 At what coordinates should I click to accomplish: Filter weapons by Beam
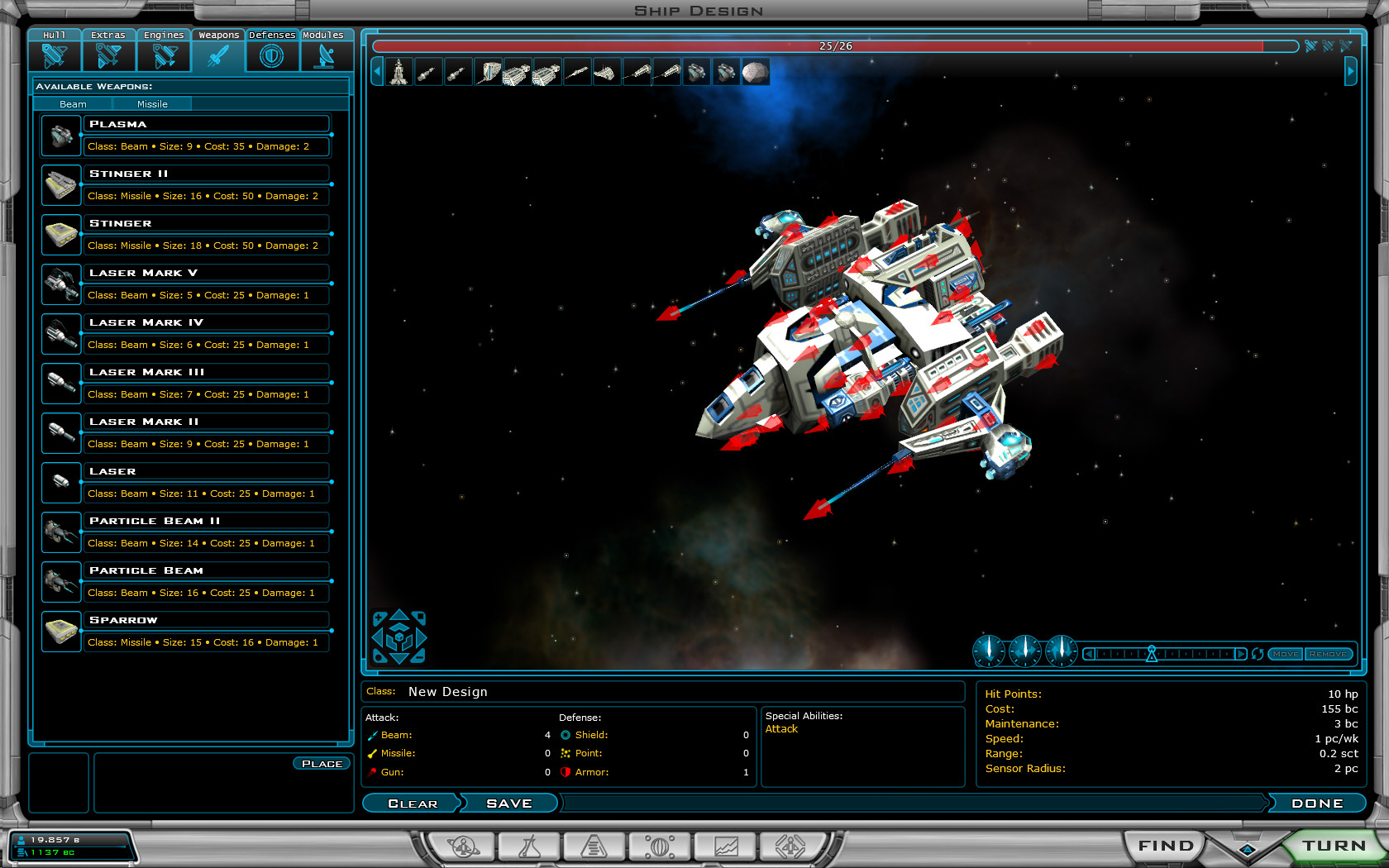pos(73,104)
